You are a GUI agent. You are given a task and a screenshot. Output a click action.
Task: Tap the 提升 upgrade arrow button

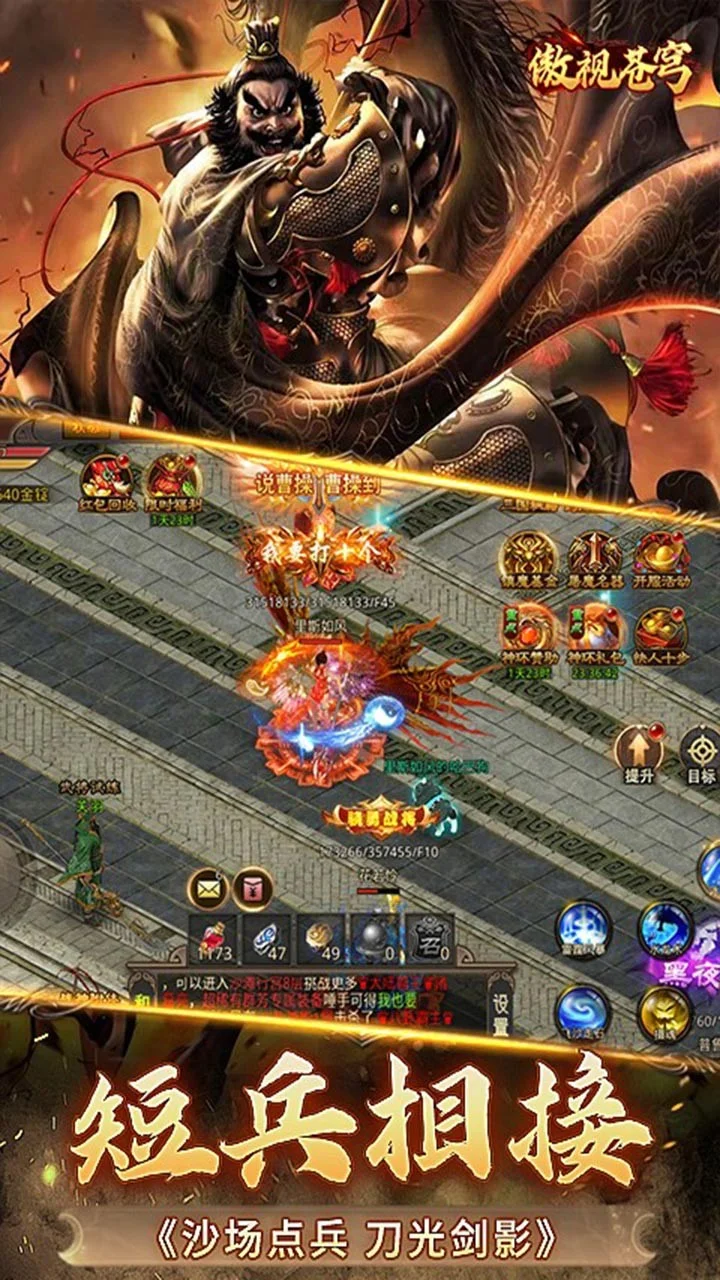click(x=639, y=750)
